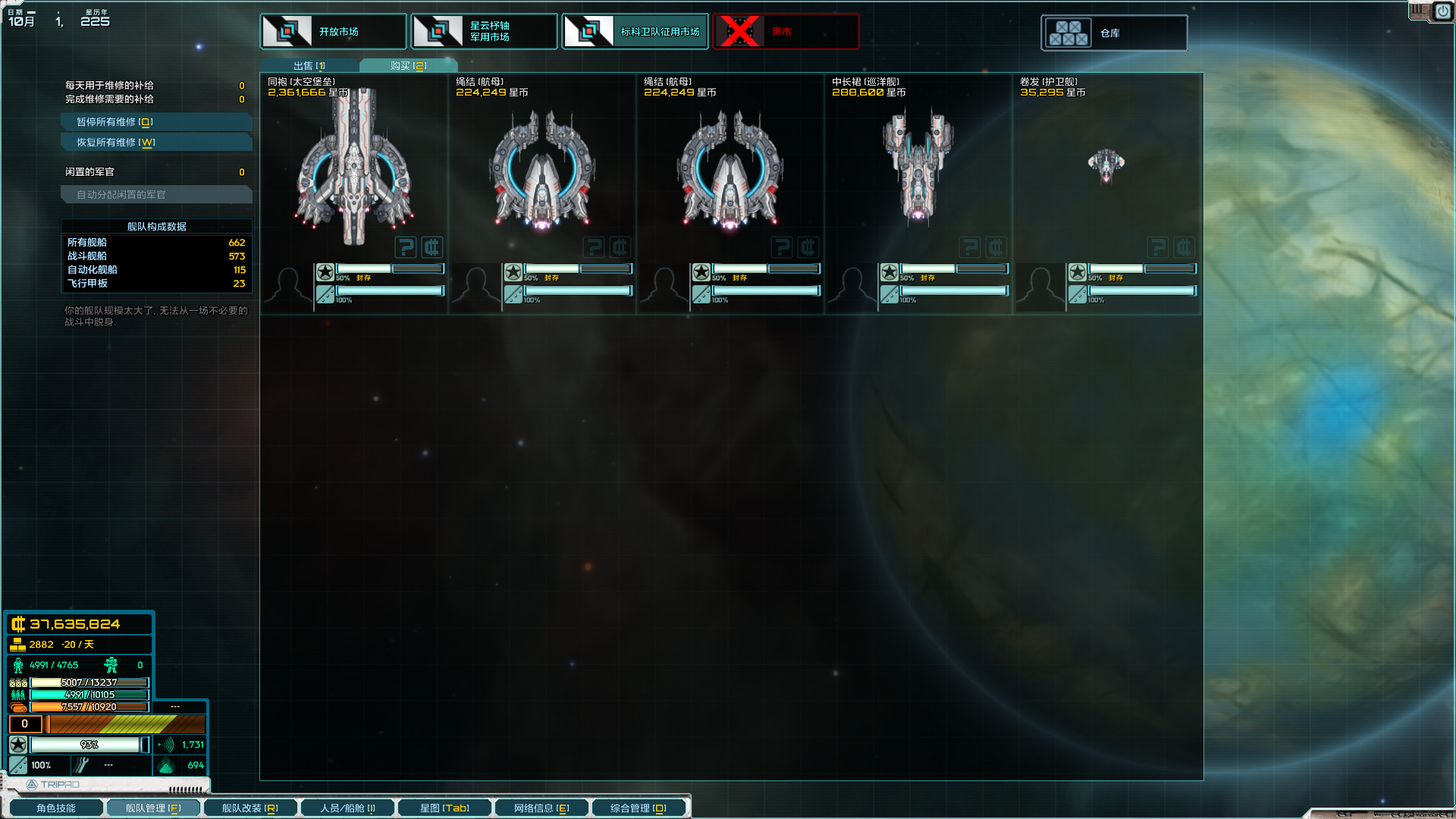Pick the 卷发 护卫舰 ship
Screen dimensions: 1456x819
click(x=1106, y=165)
